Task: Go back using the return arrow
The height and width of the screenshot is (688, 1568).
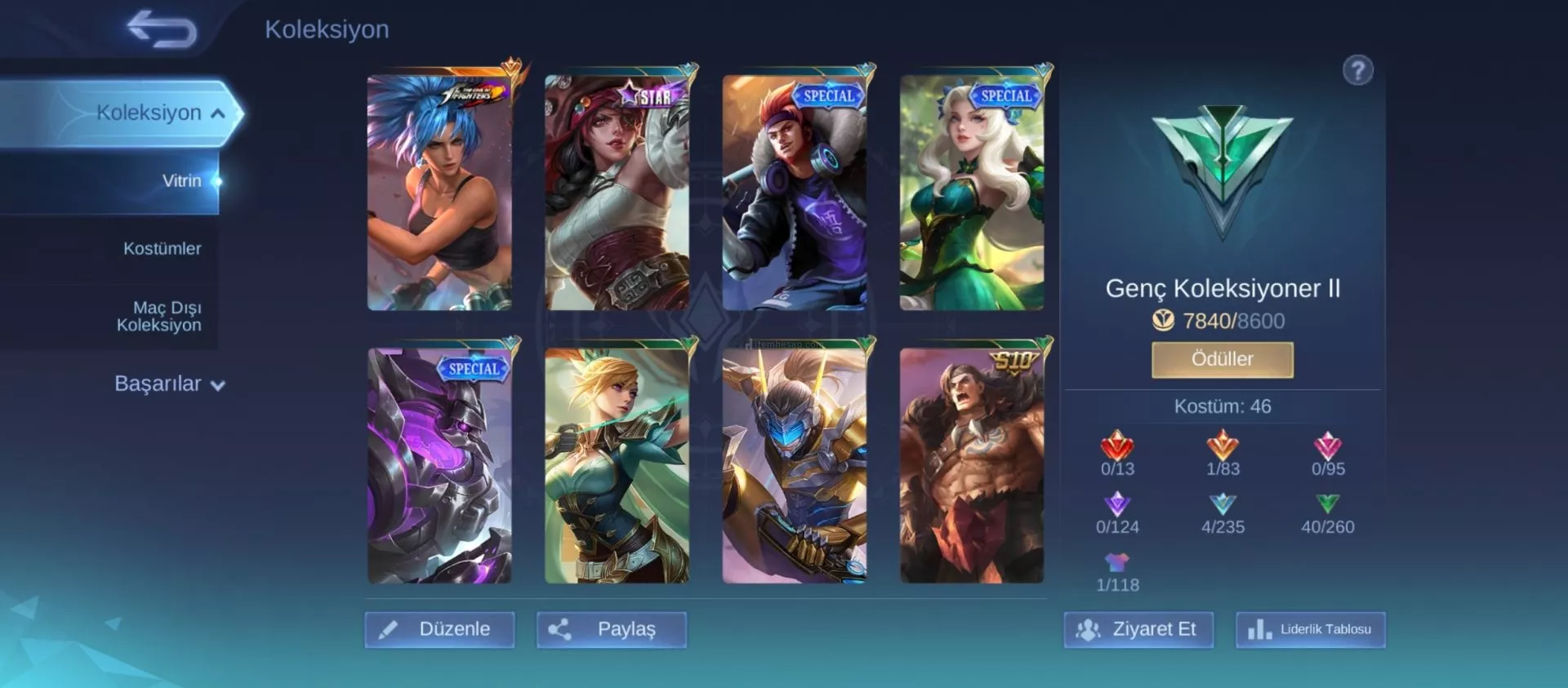Action: coord(163,29)
